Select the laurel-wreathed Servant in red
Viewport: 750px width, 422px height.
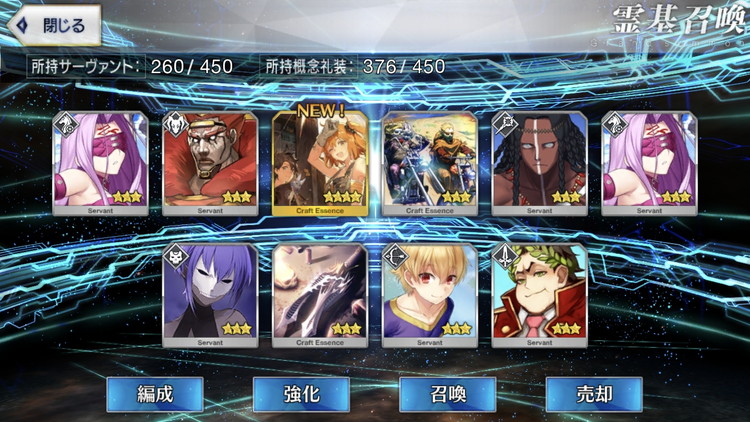(x=540, y=295)
